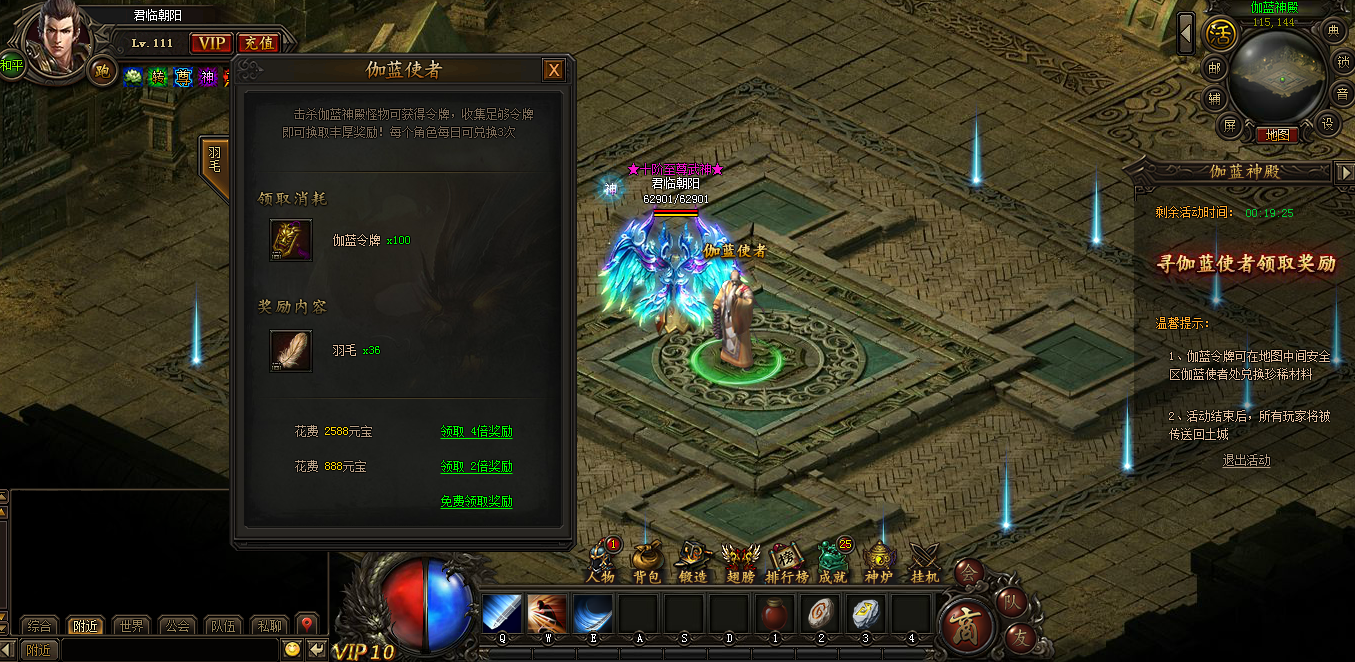Claim the free reward (免费领取奖励)
Screen dimensions: 1355x662
[x=476, y=502]
